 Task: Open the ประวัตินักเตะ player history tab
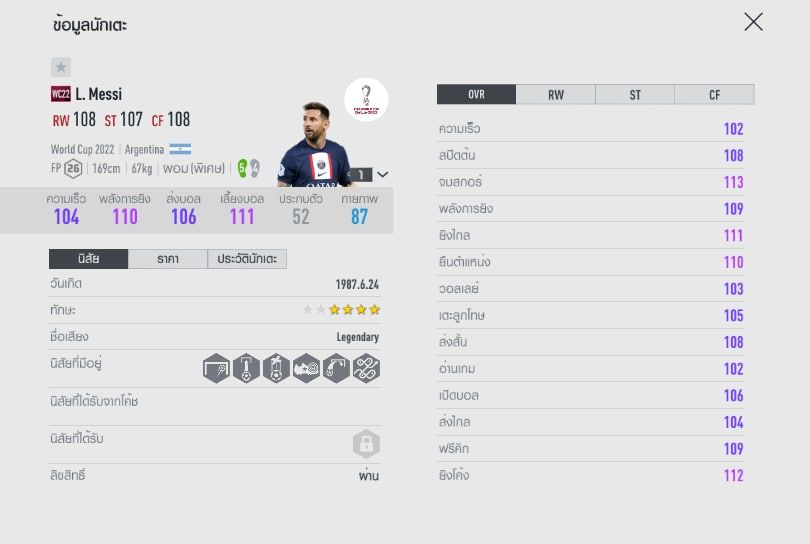coord(247,259)
